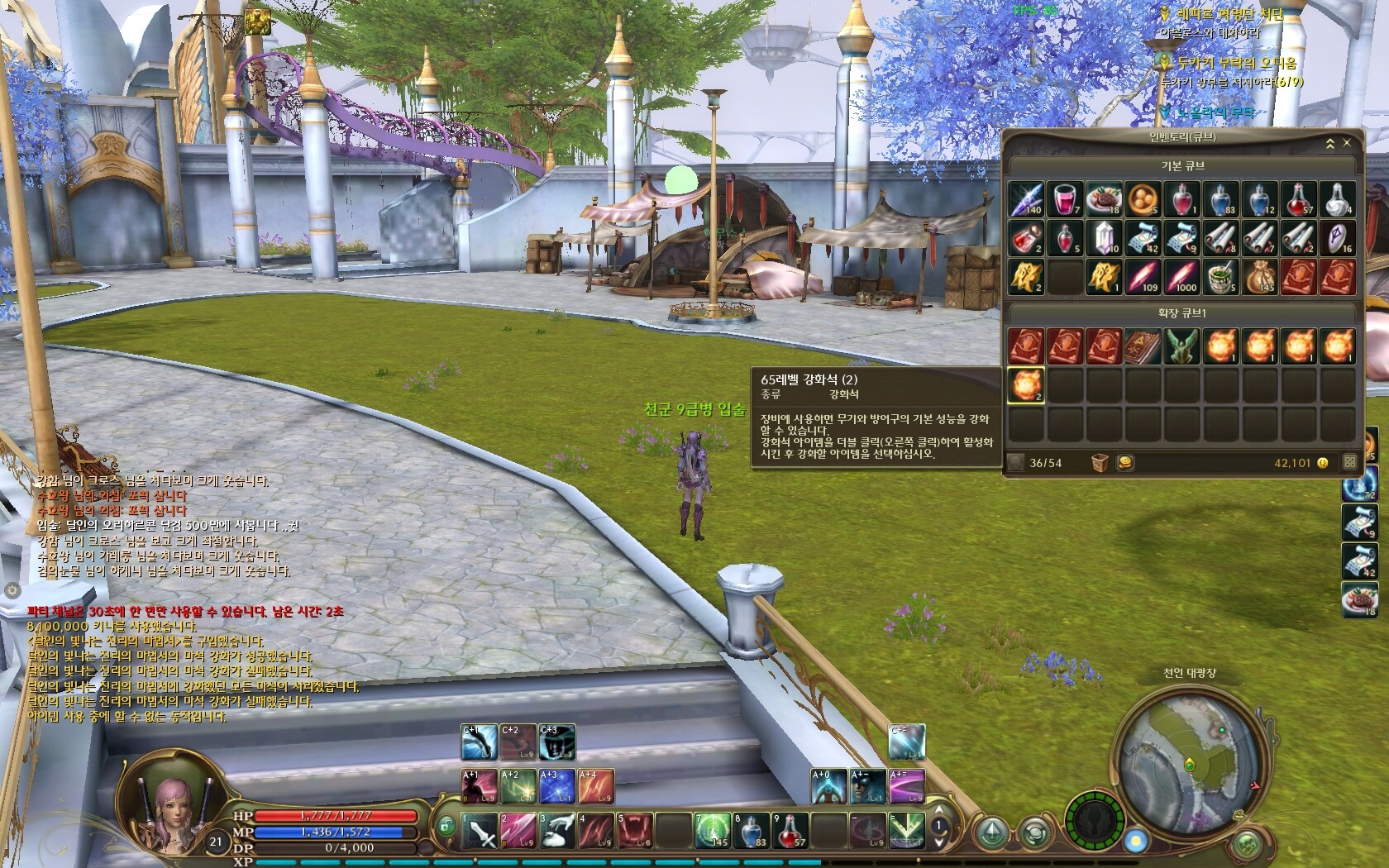Collapse the inventory with the double-arrow button
This screenshot has height=868, width=1389.
[1330, 143]
